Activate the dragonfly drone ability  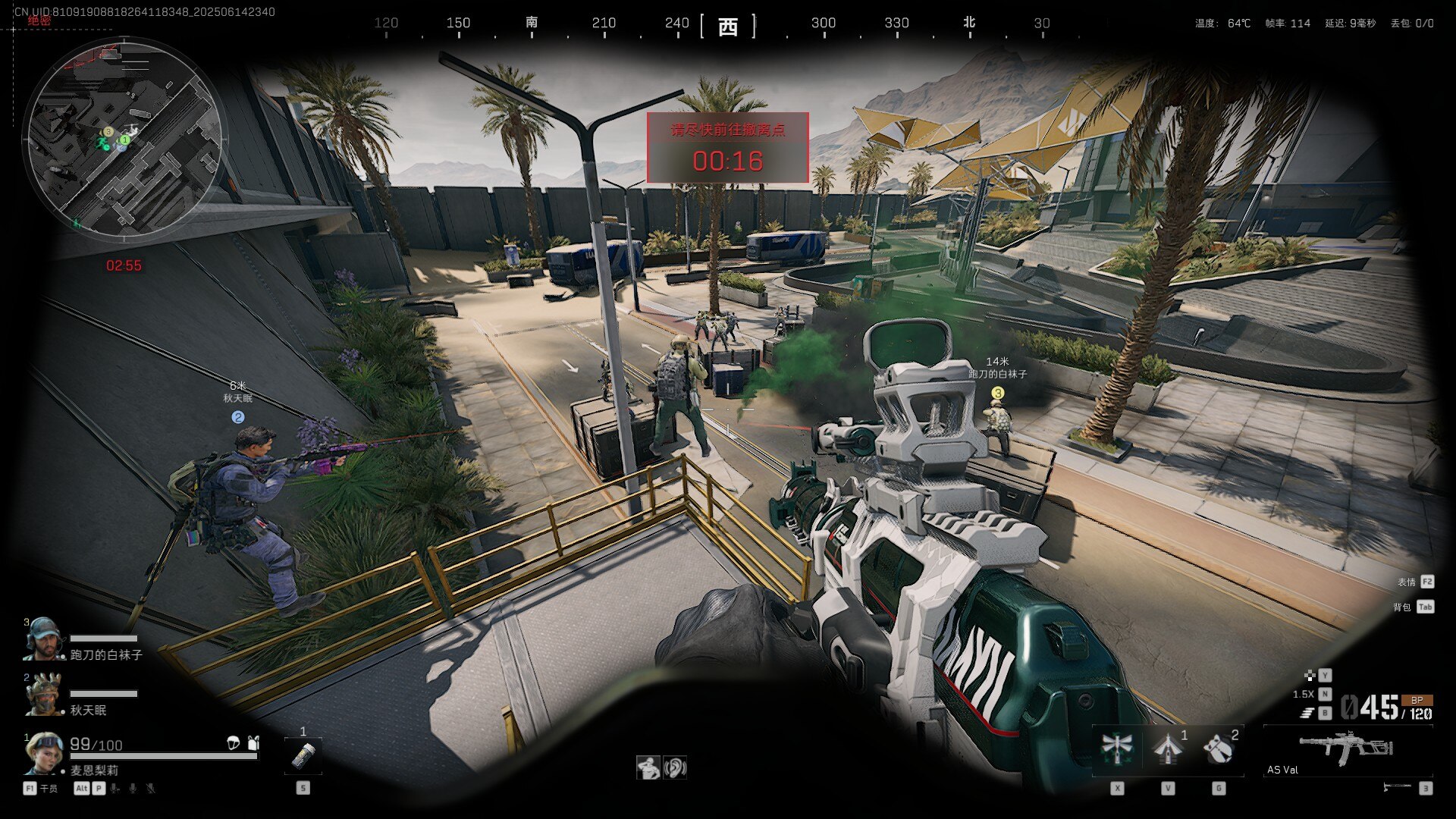pyautogui.click(x=1117, y=748)
